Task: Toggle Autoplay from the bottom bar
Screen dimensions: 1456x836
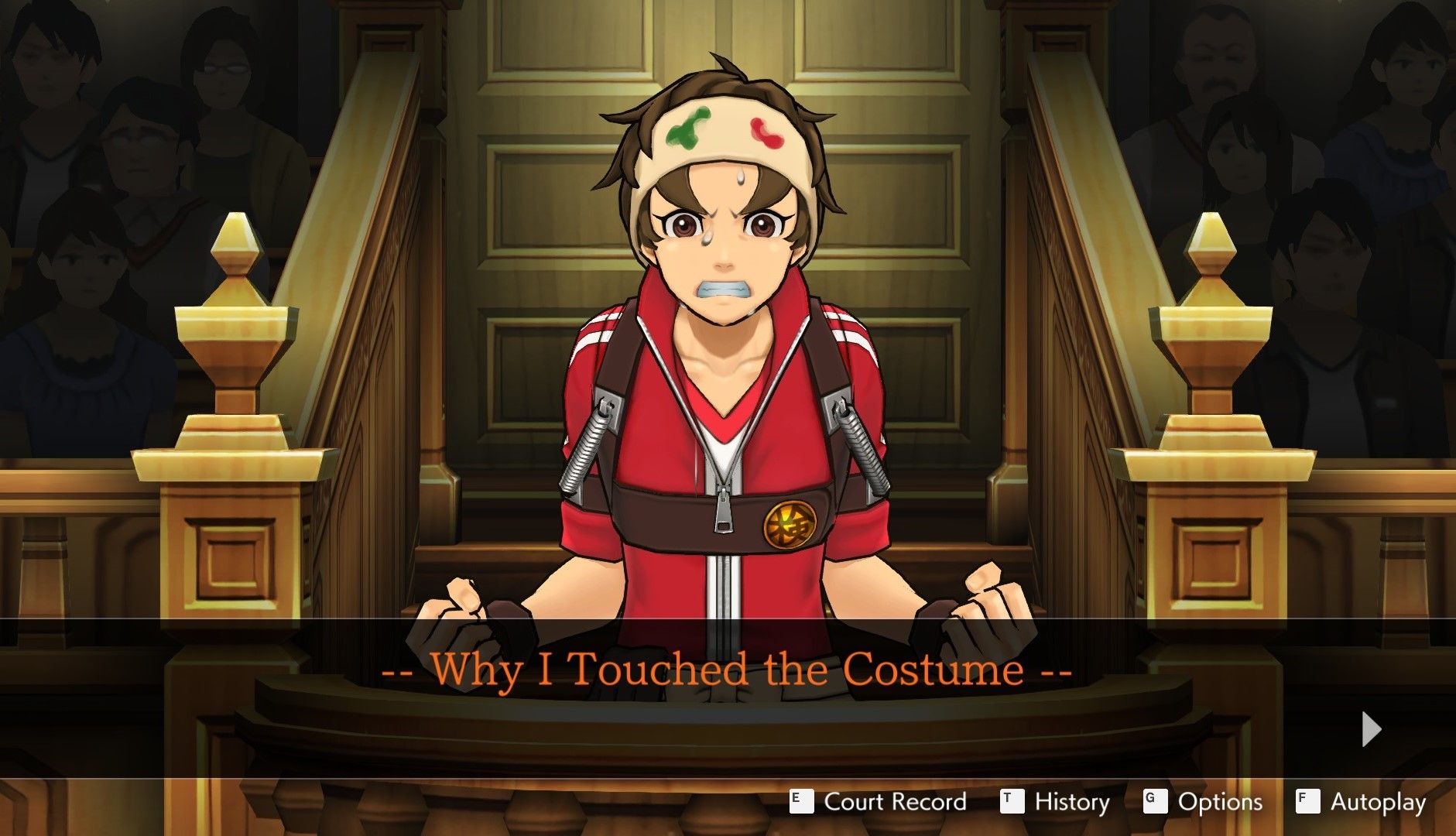Action: [1378, 803]
